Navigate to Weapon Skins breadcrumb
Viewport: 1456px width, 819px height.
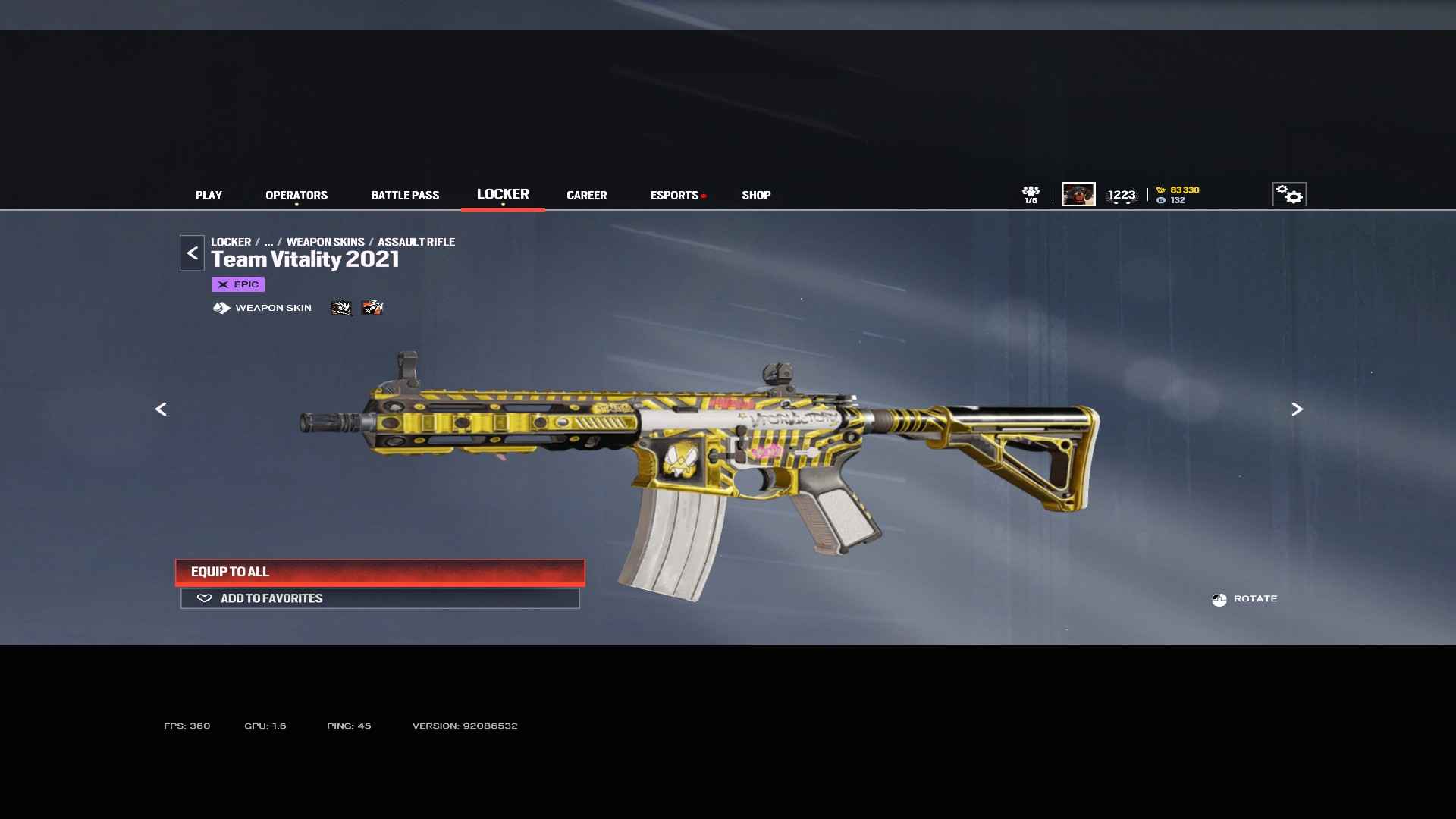(325, 242)
